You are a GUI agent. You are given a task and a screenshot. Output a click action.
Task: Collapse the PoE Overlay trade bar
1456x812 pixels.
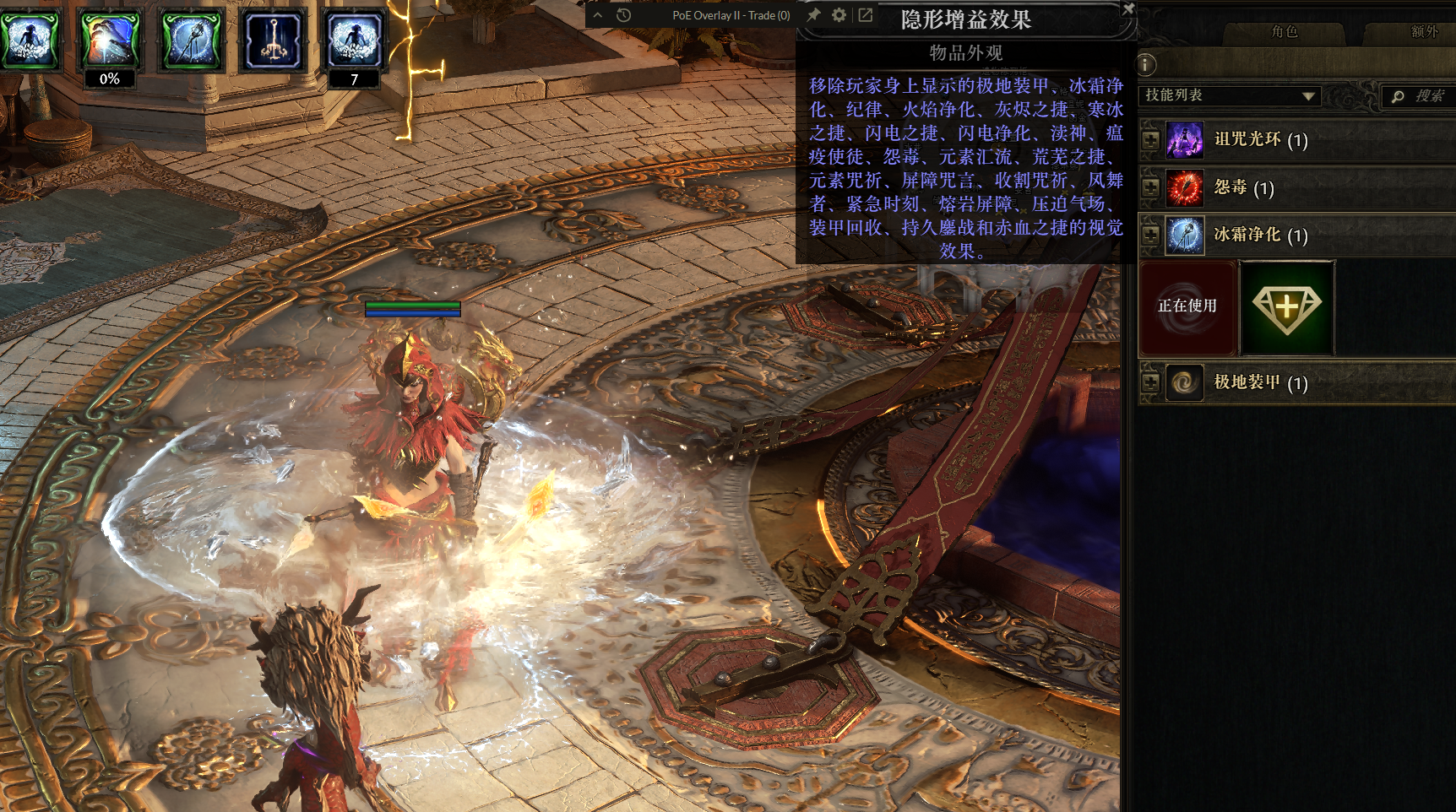598,15
